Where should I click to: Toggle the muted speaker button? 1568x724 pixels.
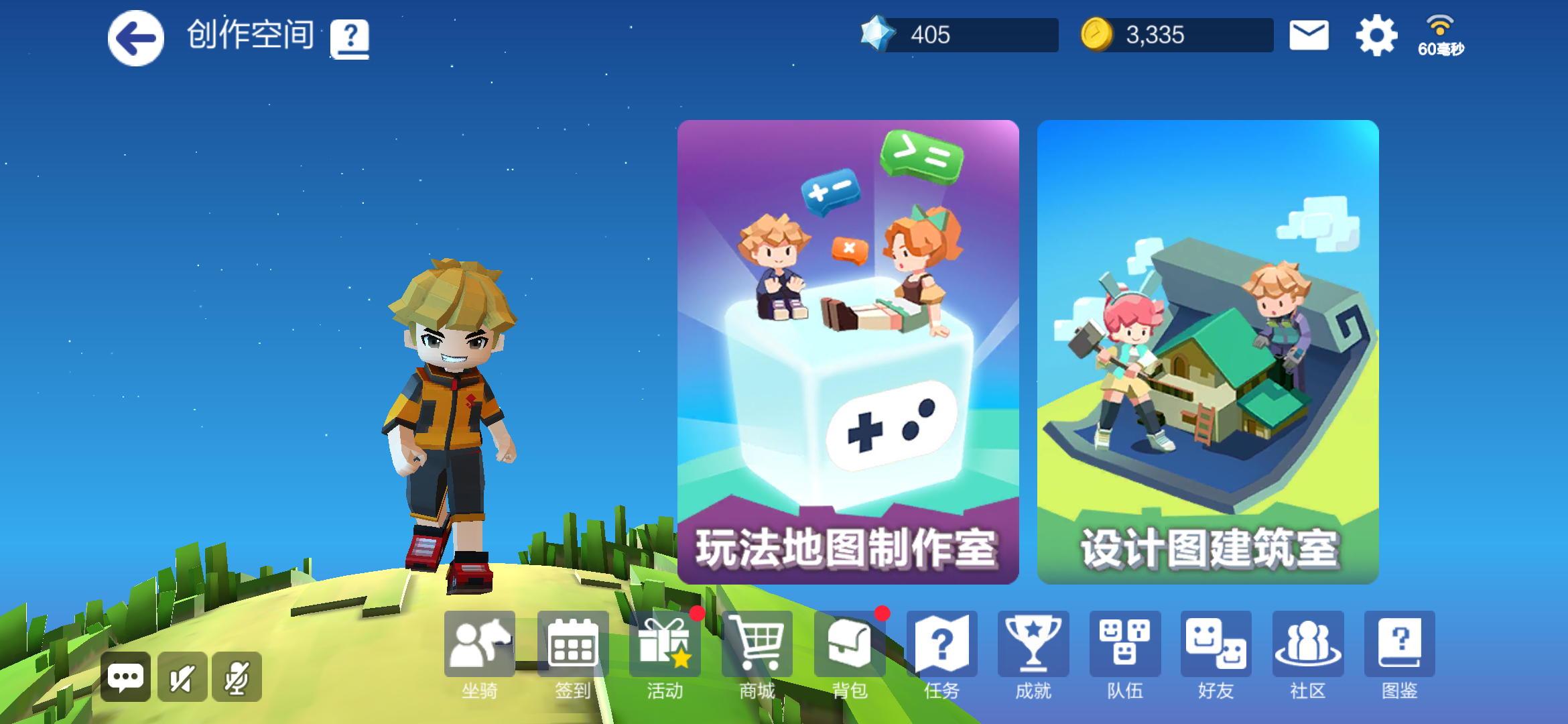point(182,677)
